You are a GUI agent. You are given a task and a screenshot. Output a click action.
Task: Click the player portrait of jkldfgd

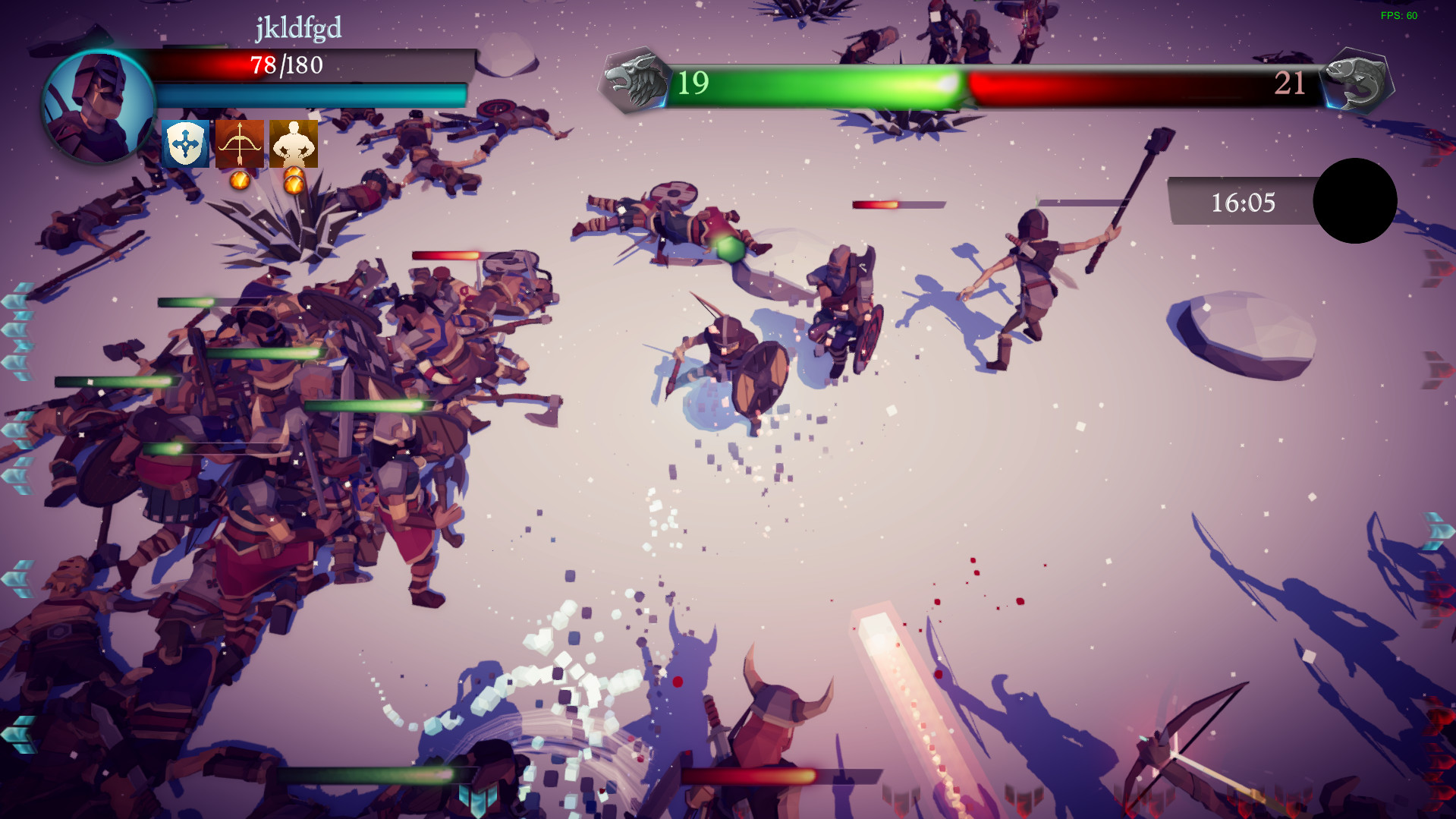pyautogui.click(x=99, y=106)
